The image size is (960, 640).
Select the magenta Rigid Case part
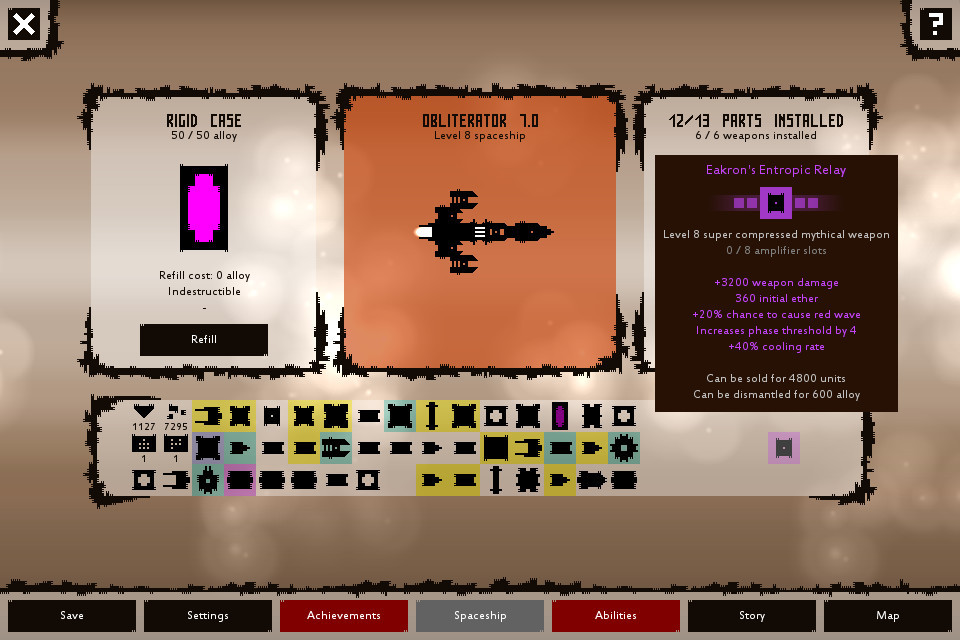point(204,208)
